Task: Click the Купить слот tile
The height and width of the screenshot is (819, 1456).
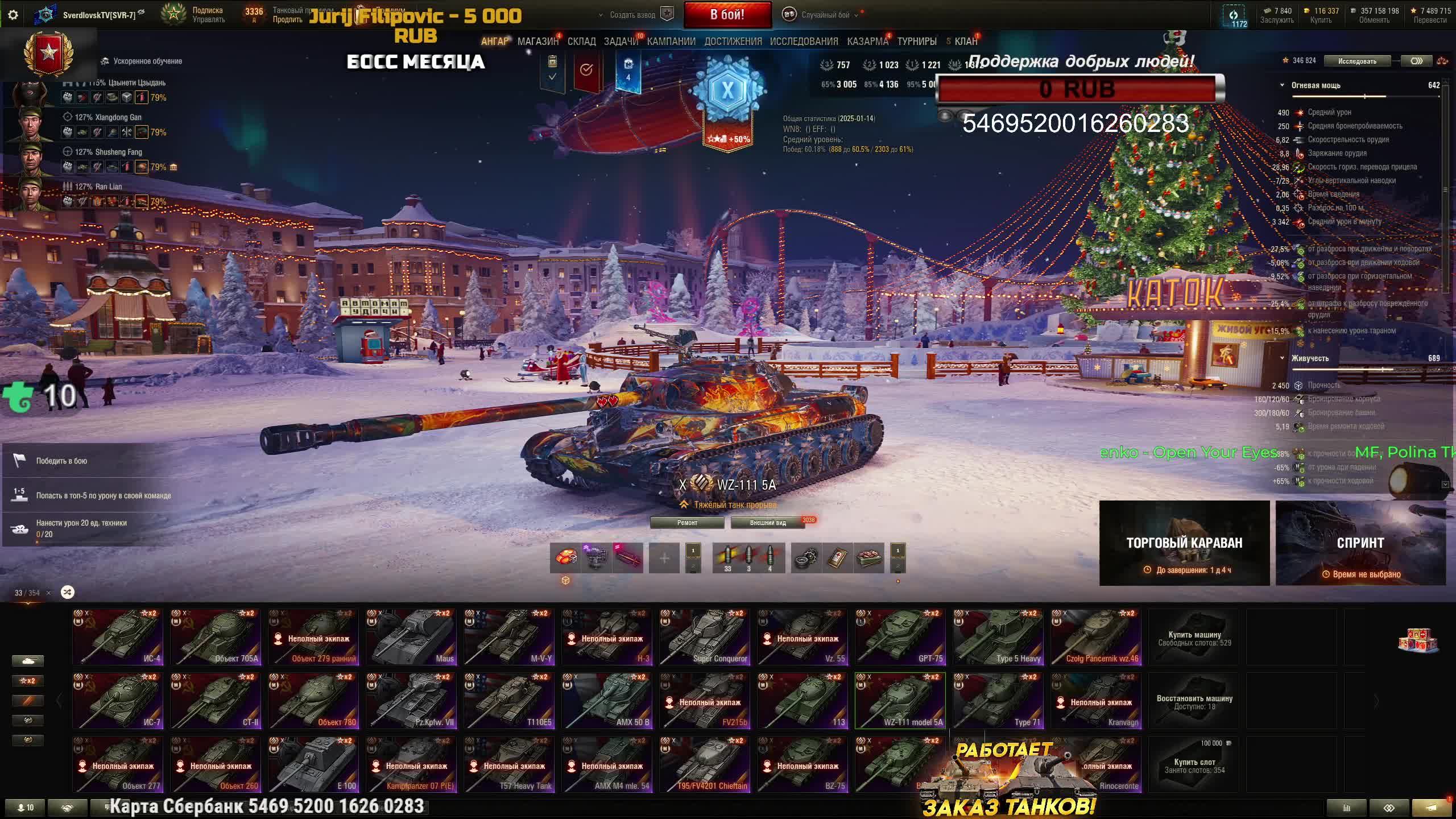Action: coord(1194,764)
